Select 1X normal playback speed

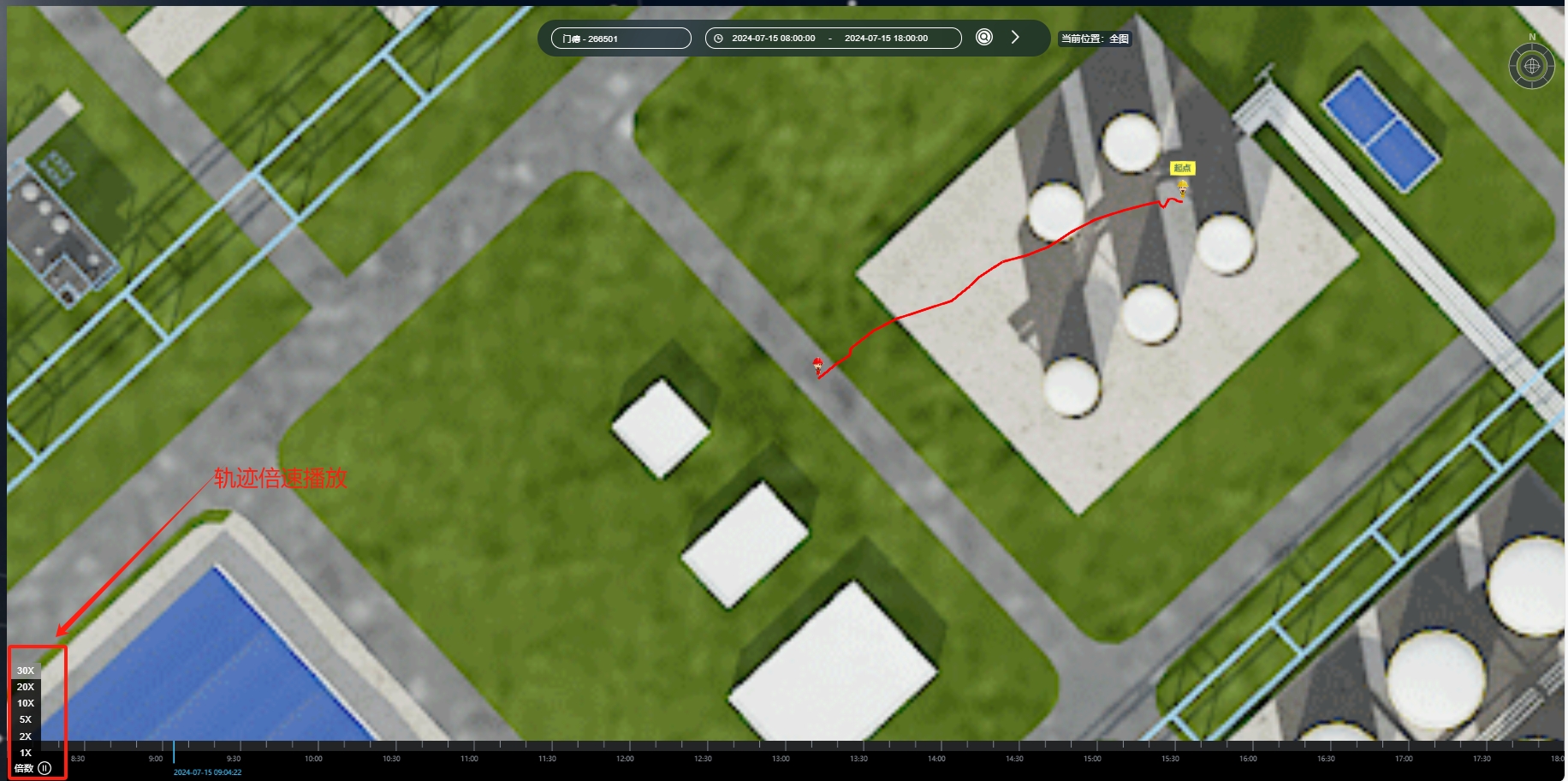26,753
